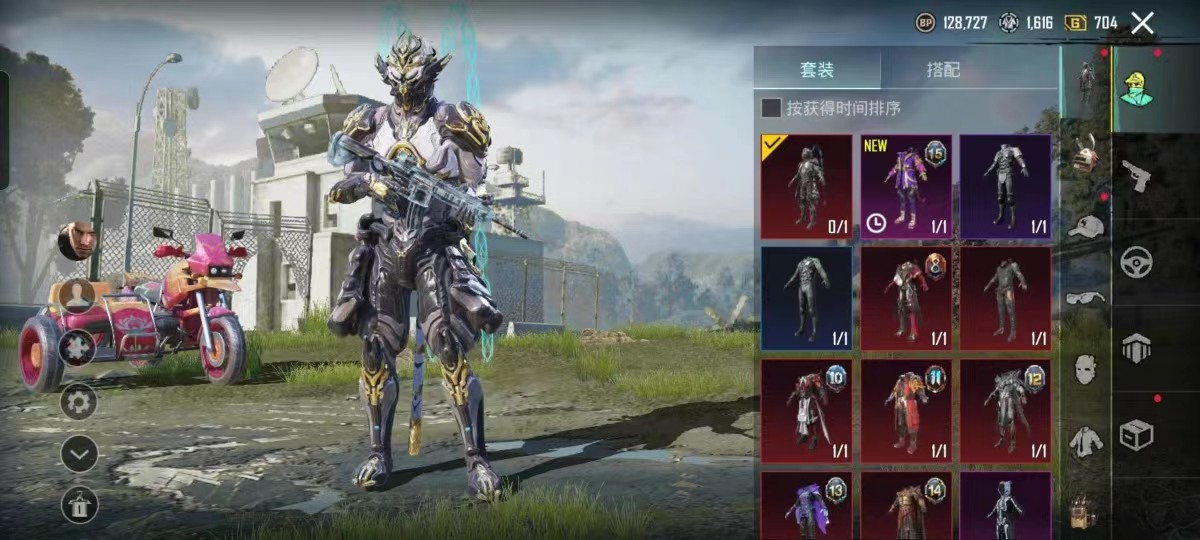
Task: Open the steering wheel vehicle category
Action: coord(1136,261)
